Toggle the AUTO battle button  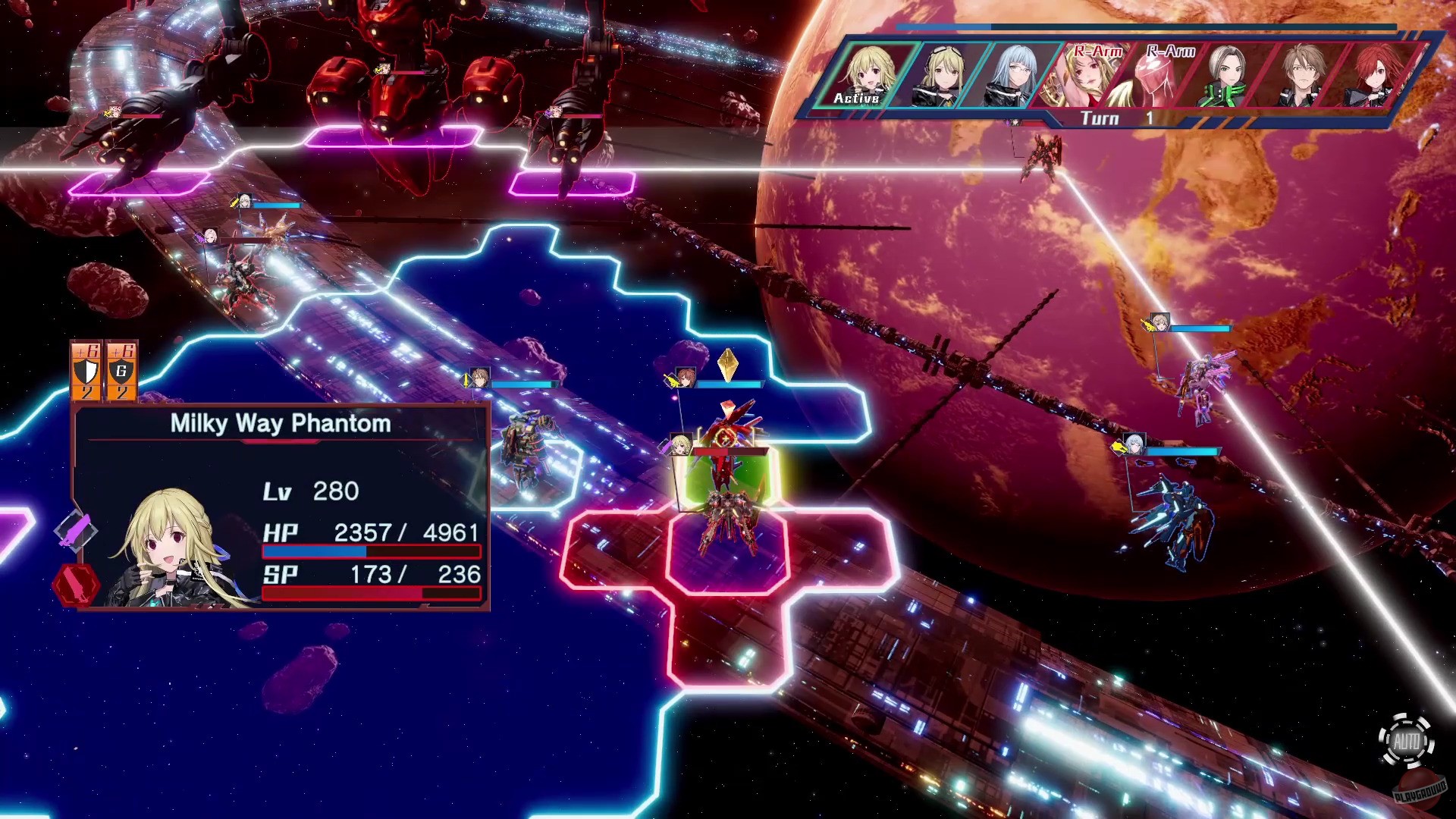(x=1407, y=742)
